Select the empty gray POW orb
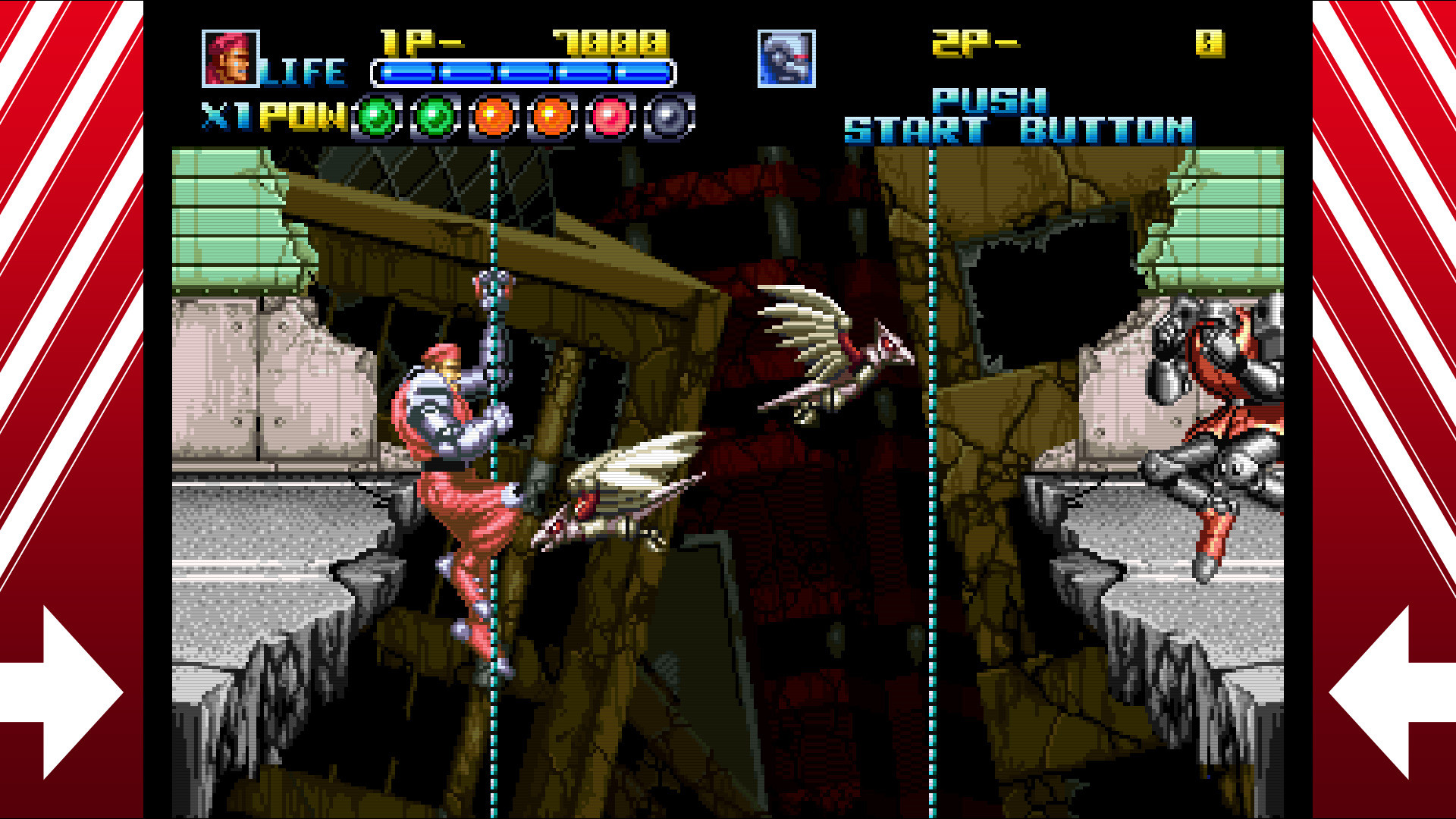The width and height of the screenshot is (1456, 819). [x=669, y=118]
